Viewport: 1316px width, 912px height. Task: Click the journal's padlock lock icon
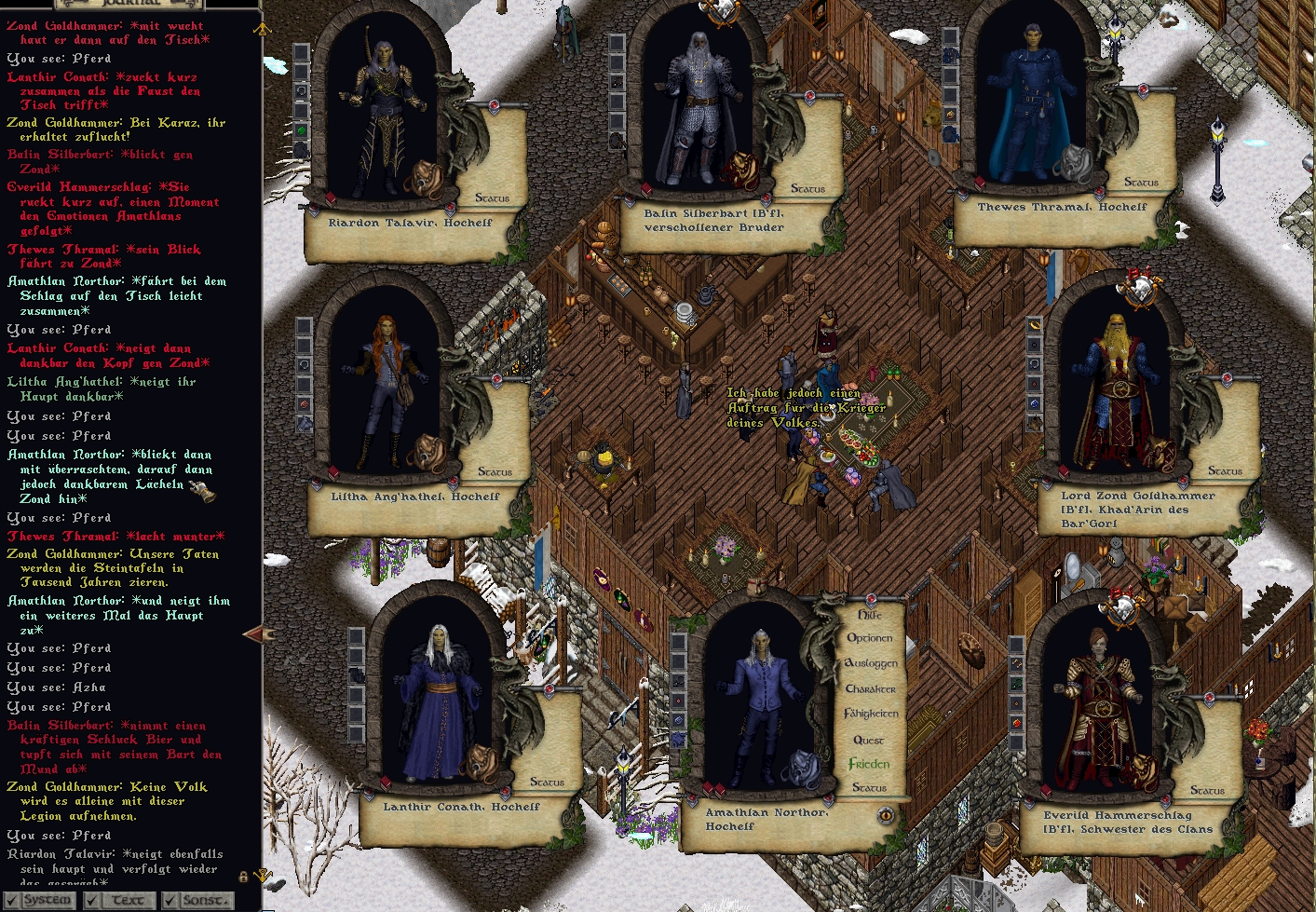coord(243,877)
